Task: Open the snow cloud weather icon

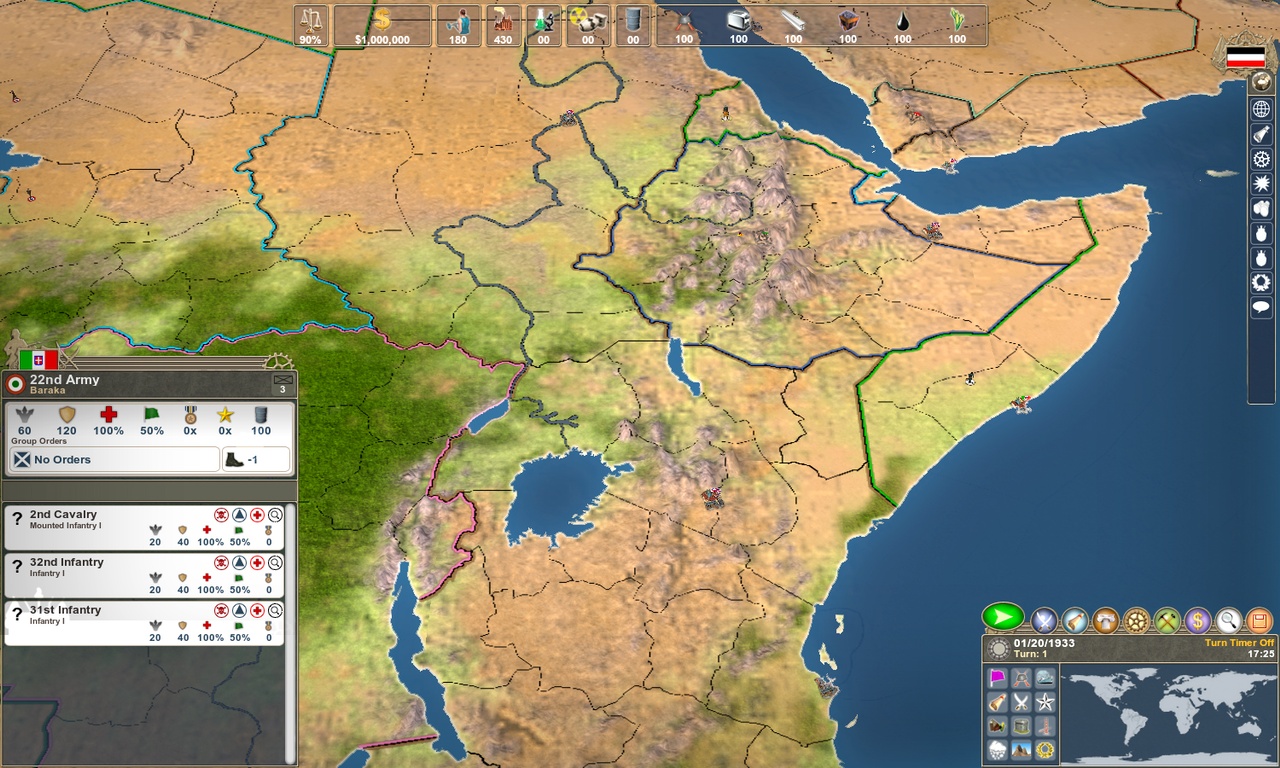Action: [997, 748]
